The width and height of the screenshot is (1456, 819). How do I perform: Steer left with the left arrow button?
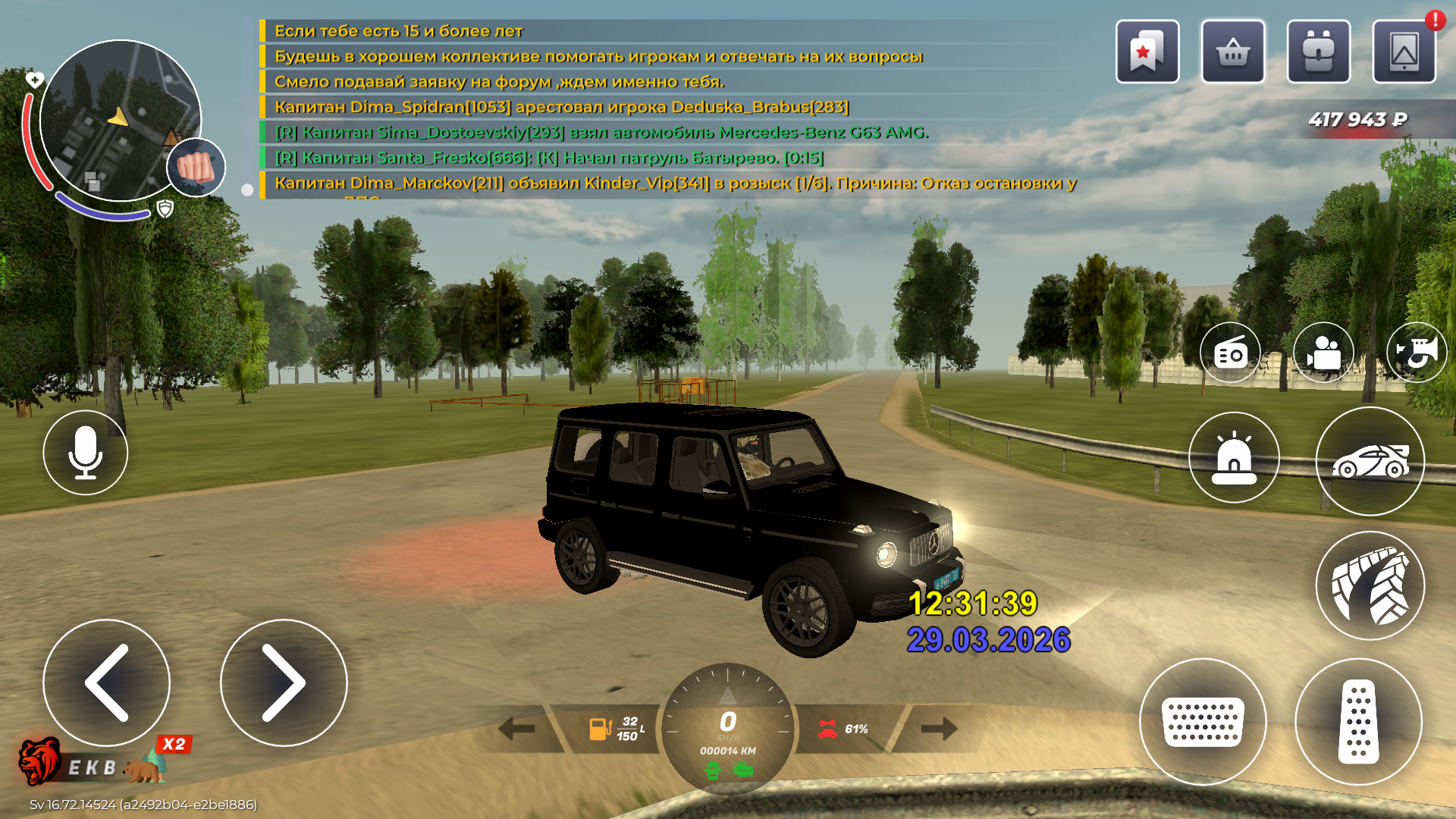(x=107, y=682)
